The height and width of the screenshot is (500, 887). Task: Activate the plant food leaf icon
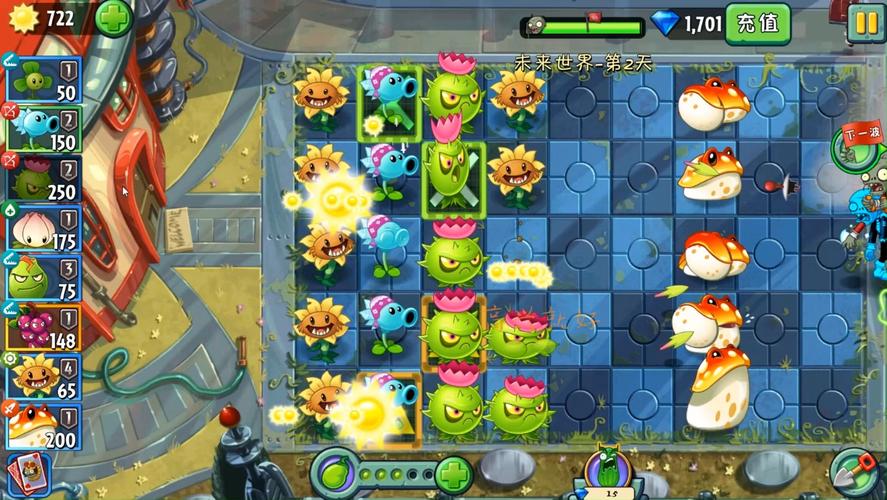pyautogui.click(x=336, y=472)
